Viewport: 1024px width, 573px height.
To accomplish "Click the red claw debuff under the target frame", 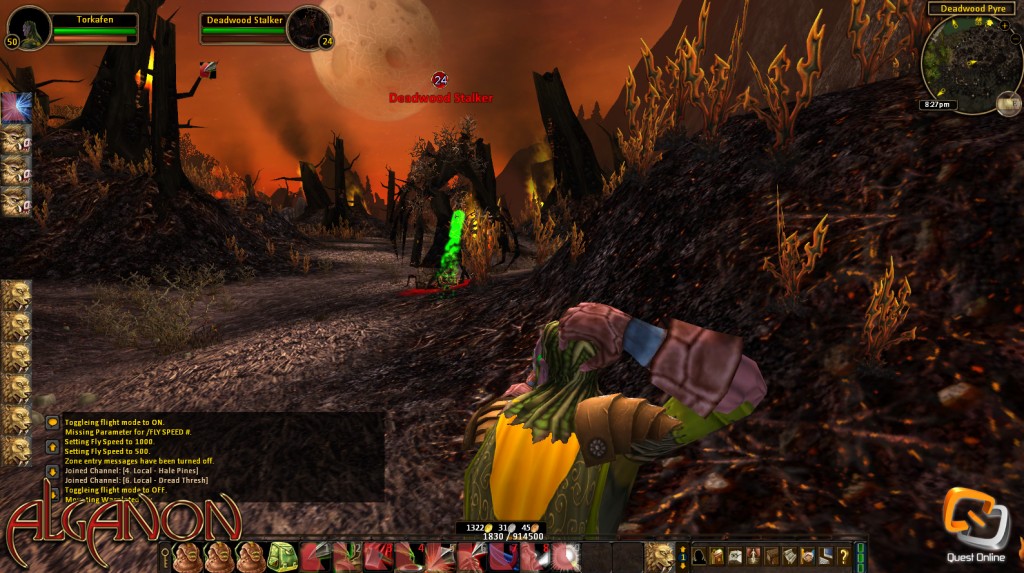I will pyautogui.click(x=208, y=69).
